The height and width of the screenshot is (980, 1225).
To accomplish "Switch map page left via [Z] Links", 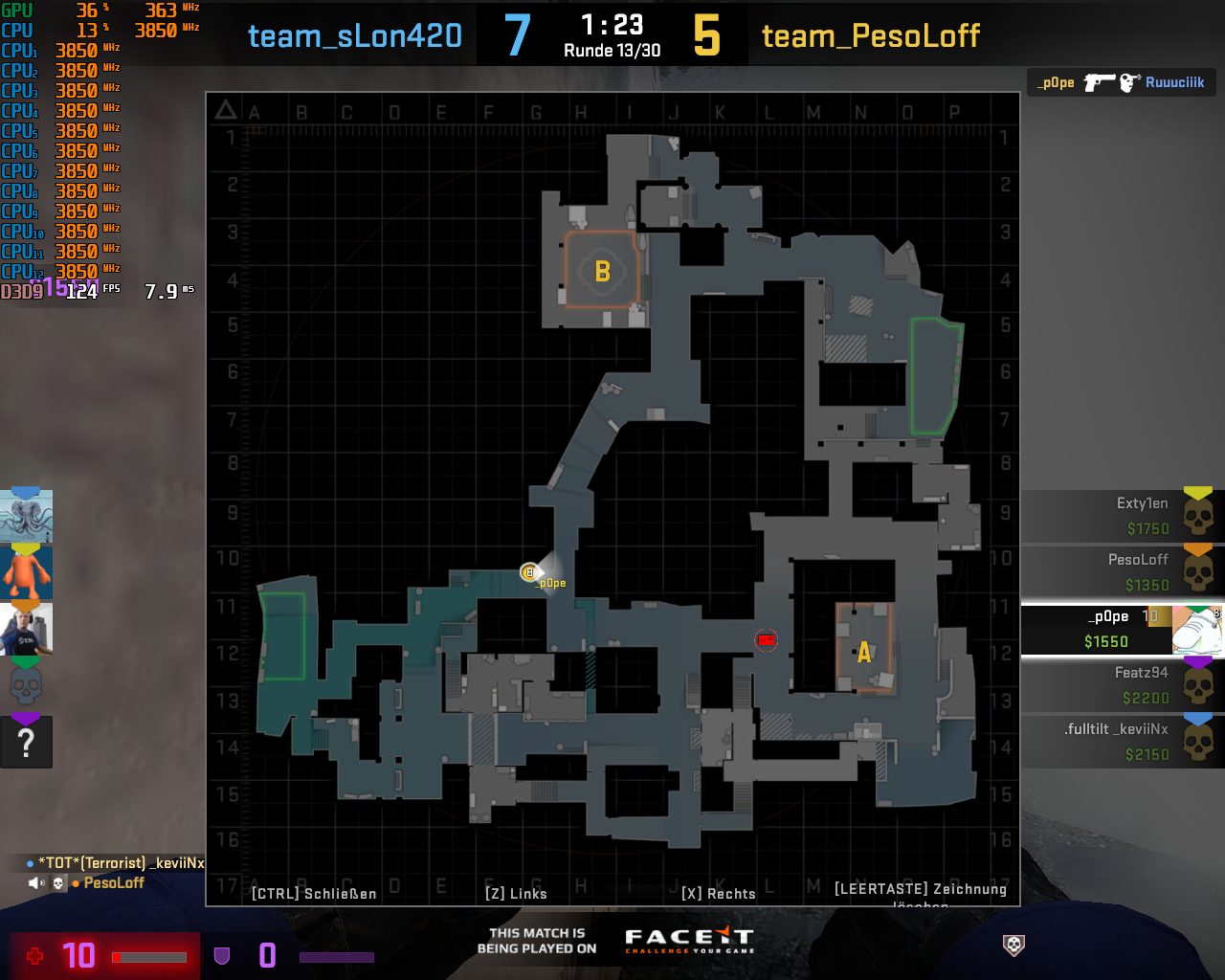I will point(517,893).
